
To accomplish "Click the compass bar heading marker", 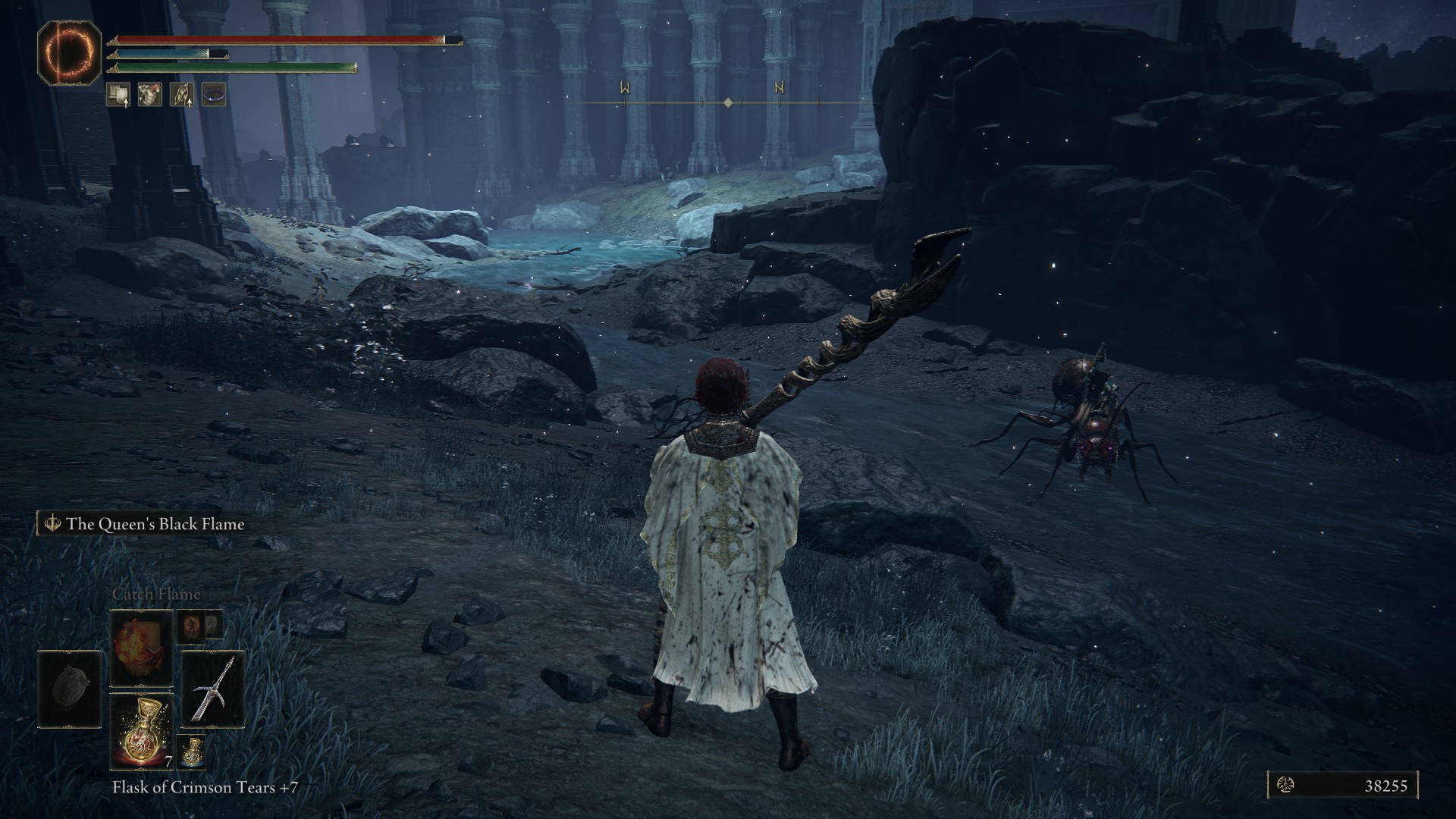I will (x=728, y=102).
